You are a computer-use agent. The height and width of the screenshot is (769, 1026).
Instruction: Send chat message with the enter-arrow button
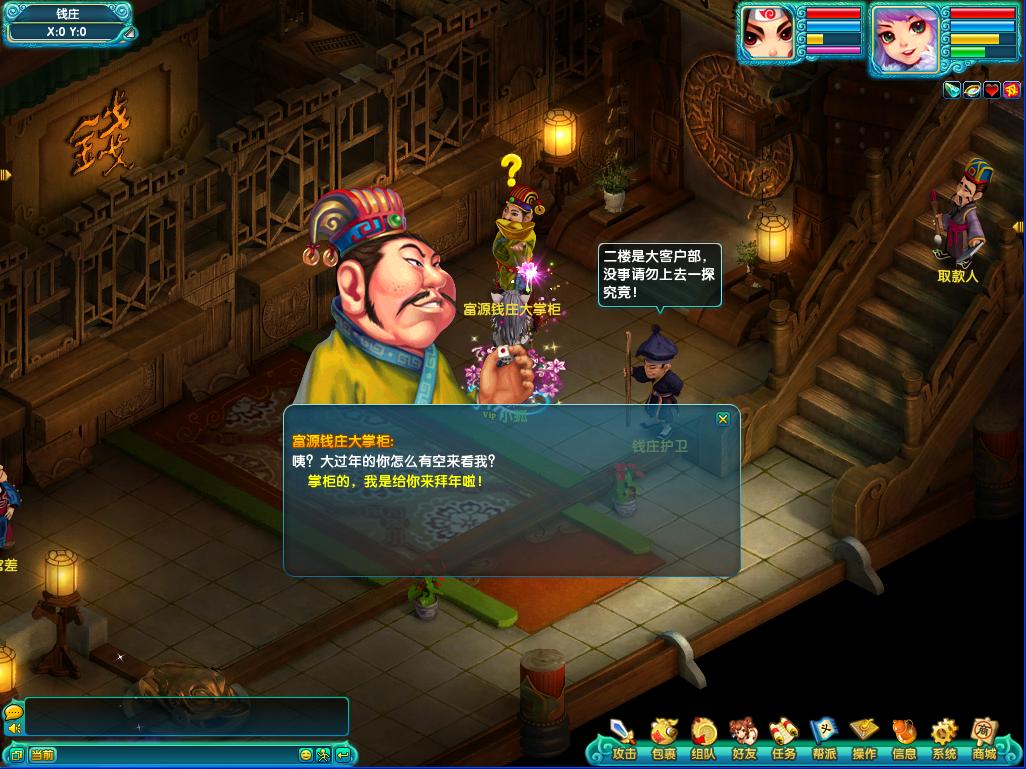(x=343, y=755)
